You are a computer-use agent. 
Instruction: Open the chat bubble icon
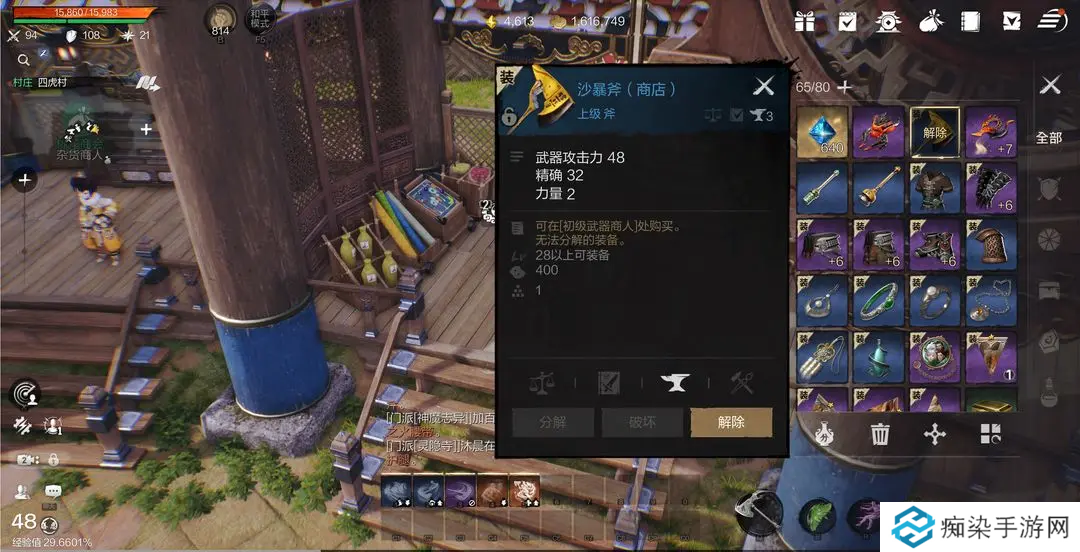point(52,491)
